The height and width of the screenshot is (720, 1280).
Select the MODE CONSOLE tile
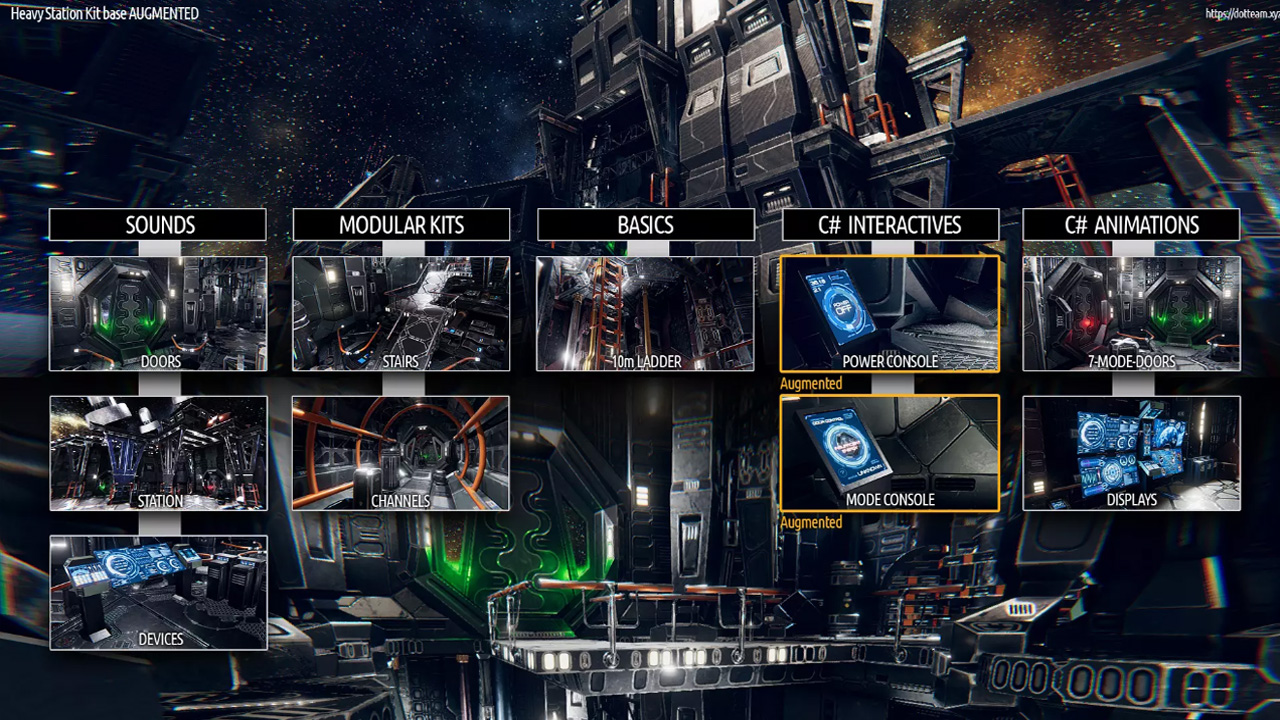point(890,453)
